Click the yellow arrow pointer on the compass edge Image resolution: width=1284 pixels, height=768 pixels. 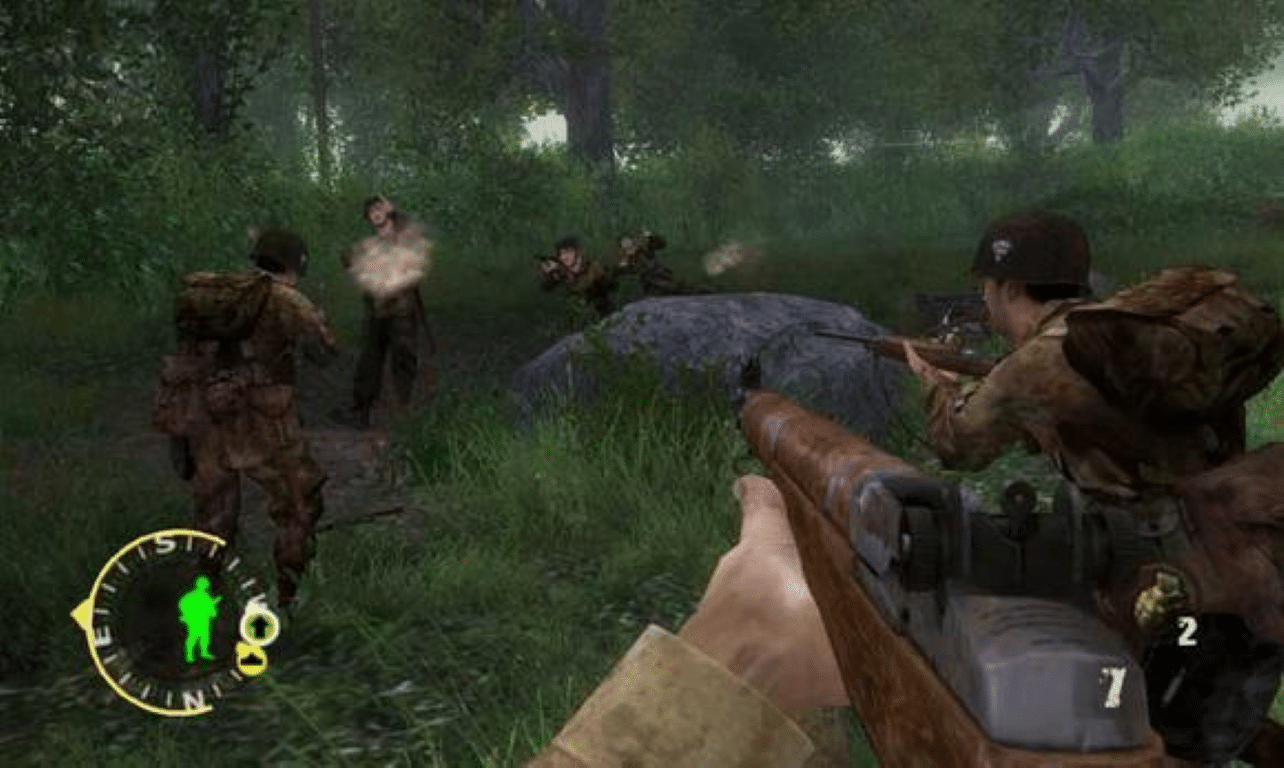pos(84,610)
